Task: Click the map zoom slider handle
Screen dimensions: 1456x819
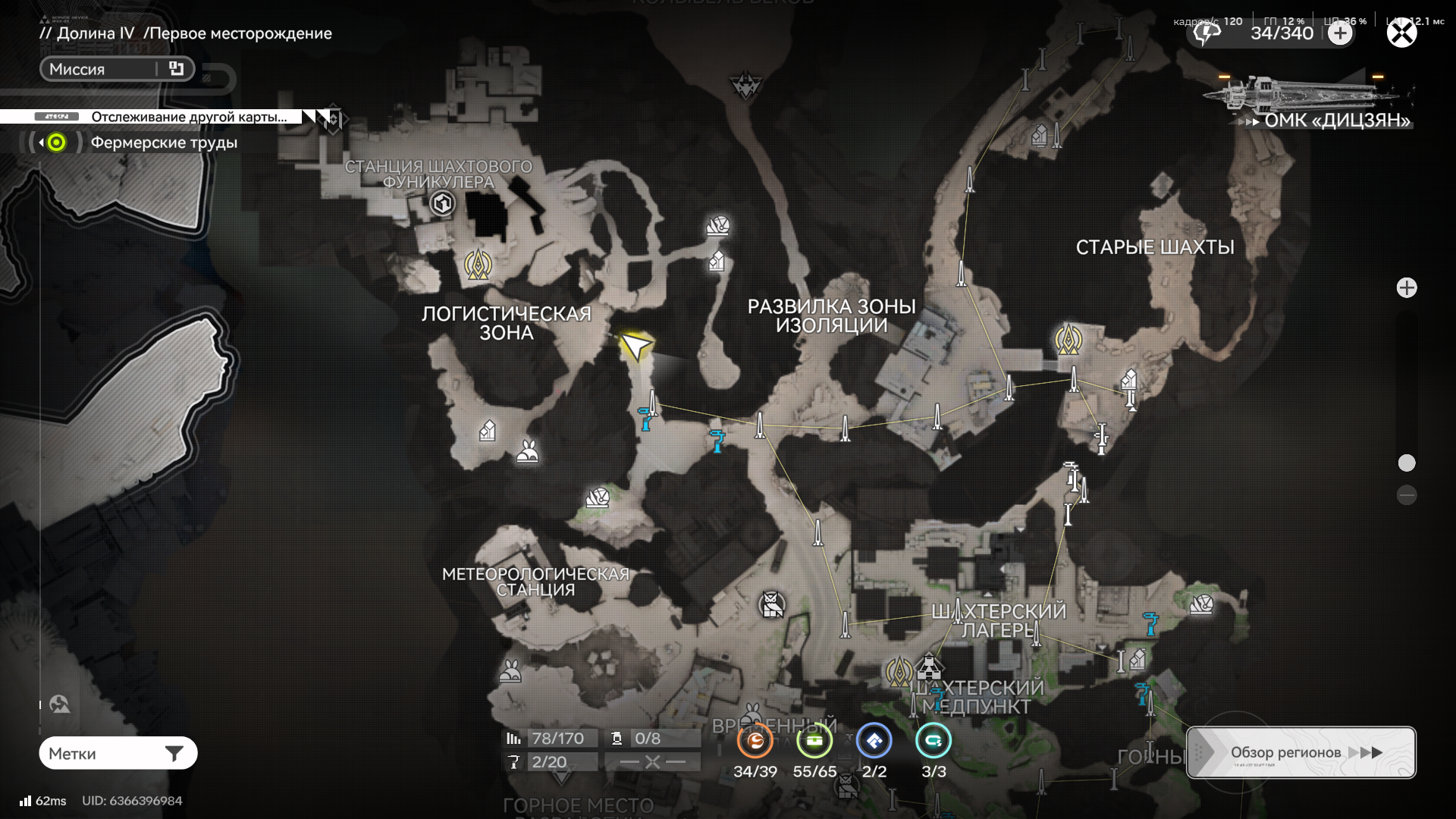Action: tap(1407, 463)
